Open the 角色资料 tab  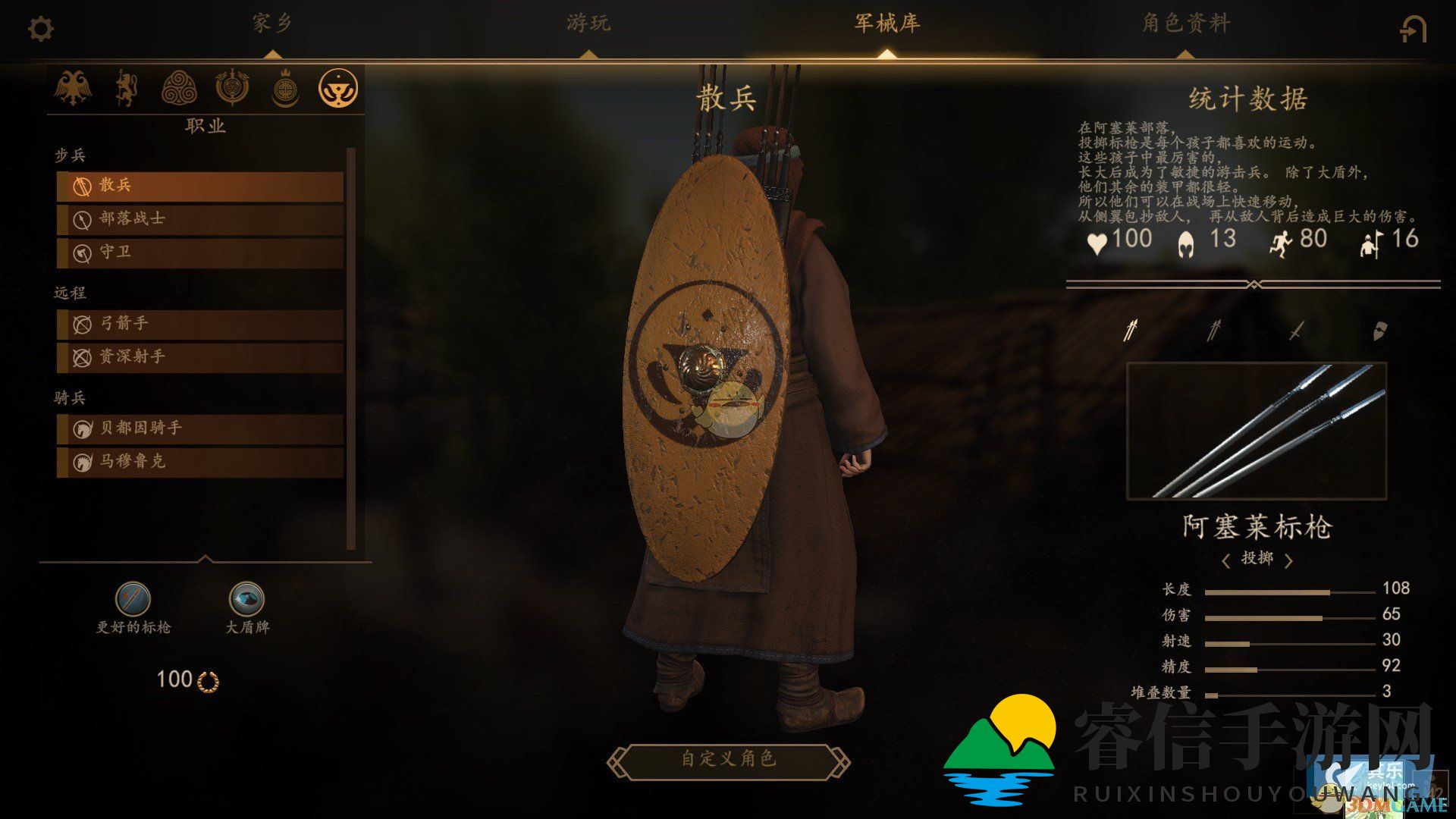1186,24
